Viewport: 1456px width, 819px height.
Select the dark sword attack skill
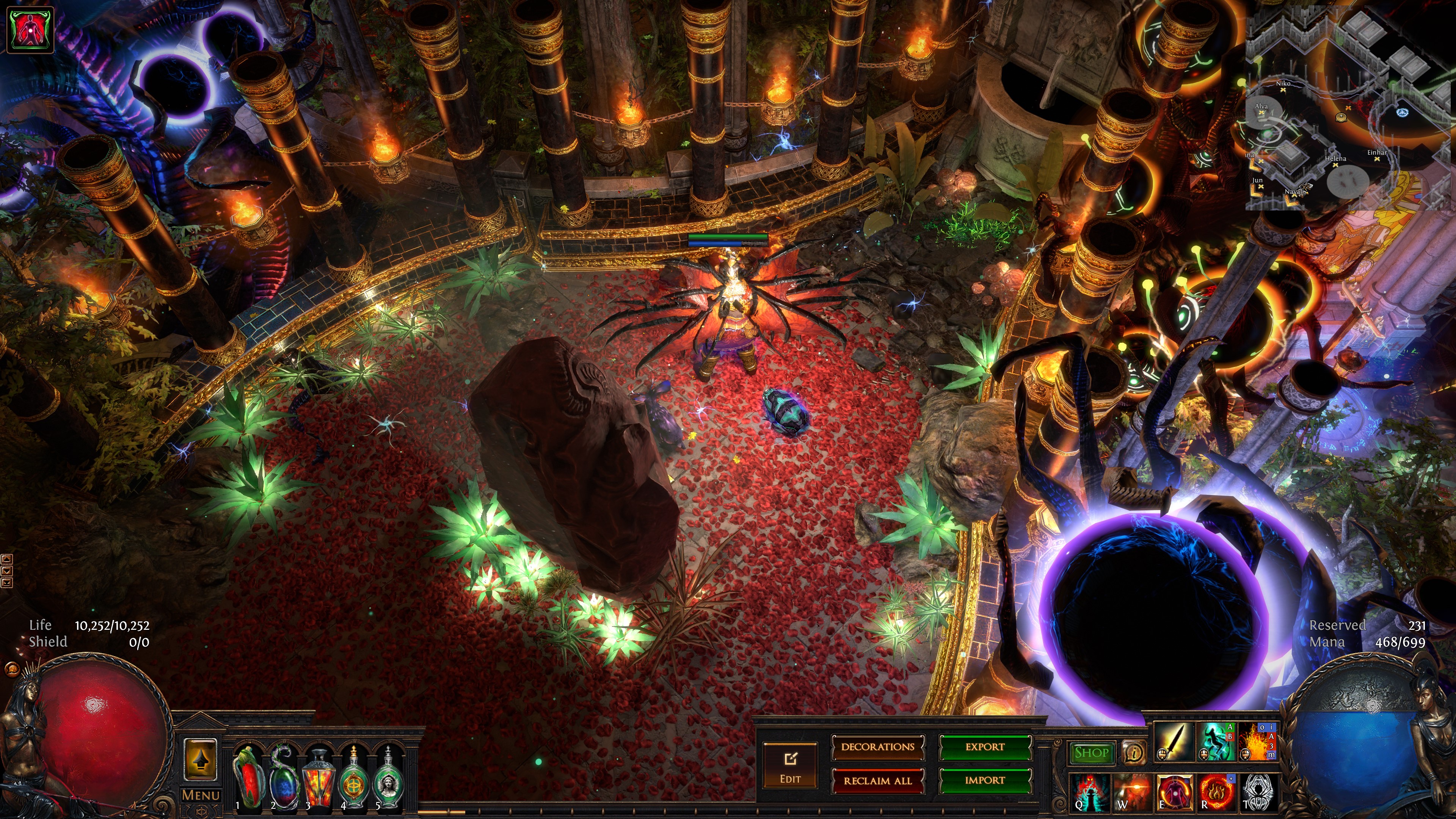click(x=1174, y=742)
